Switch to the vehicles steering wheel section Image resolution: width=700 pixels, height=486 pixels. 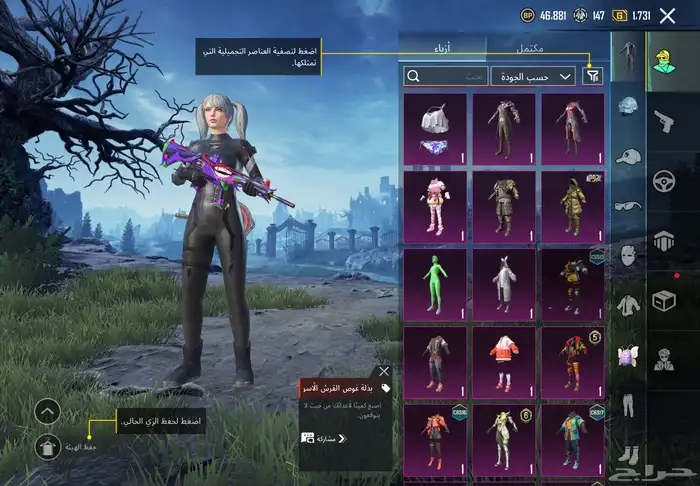[x=664, y=181]
